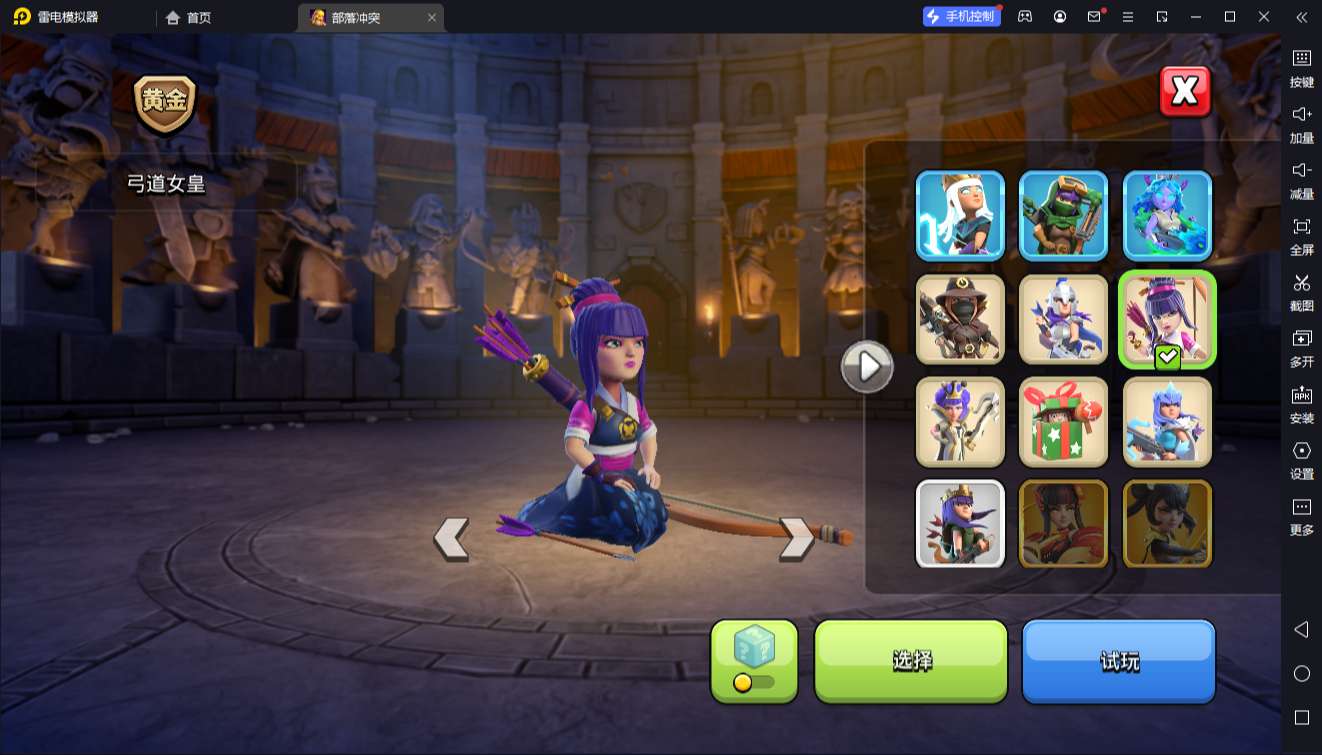Screen dimensions: 1322x755
Task: Show the previous skin with left arrow
Action: coord(451,538)
